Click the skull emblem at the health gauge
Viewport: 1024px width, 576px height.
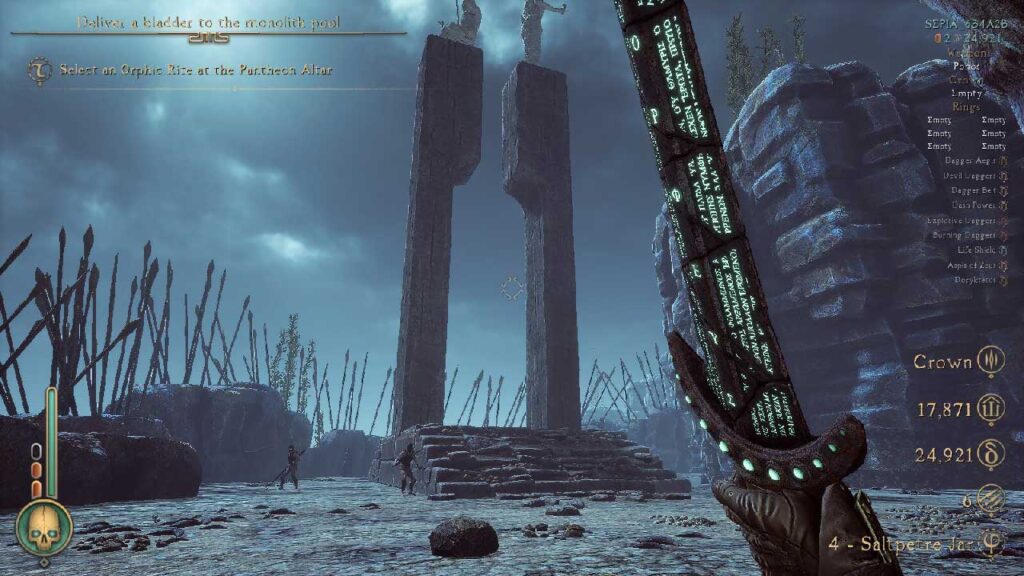(43, 527)
